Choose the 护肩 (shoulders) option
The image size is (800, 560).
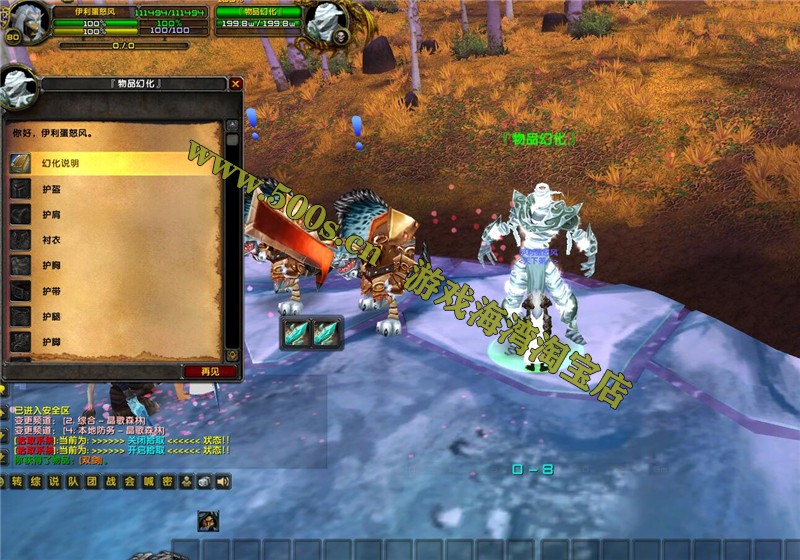coord(50,213)
